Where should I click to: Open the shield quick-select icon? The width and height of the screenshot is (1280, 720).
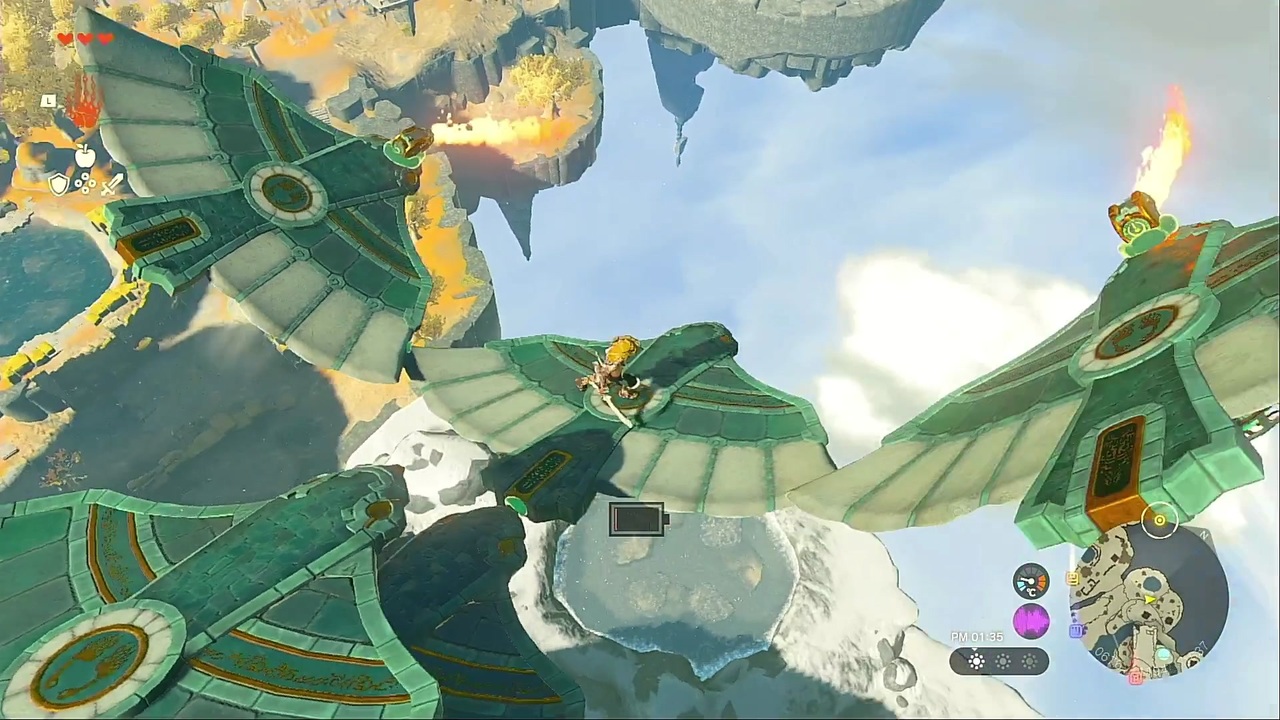(x=59, y=184)
